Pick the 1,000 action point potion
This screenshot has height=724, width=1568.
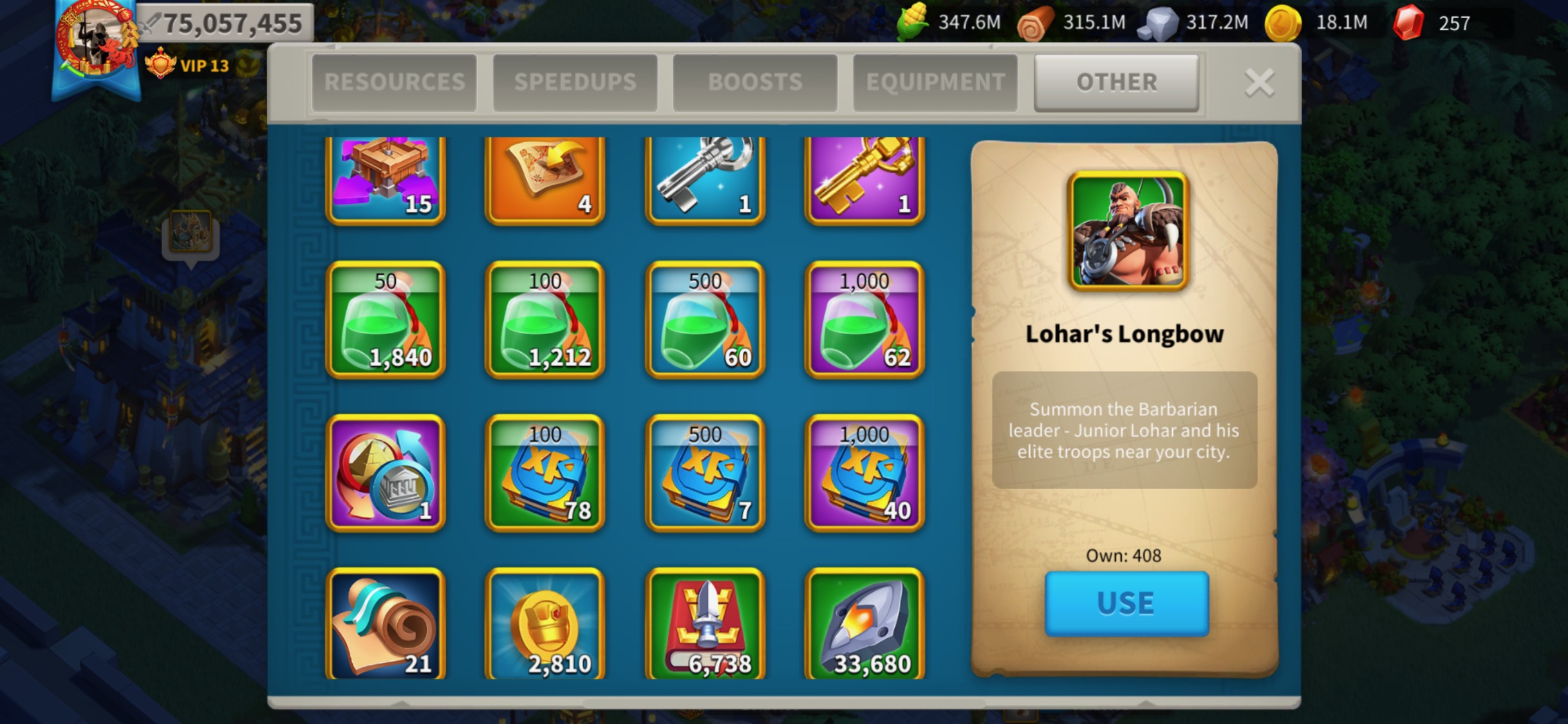pos(864,320)
